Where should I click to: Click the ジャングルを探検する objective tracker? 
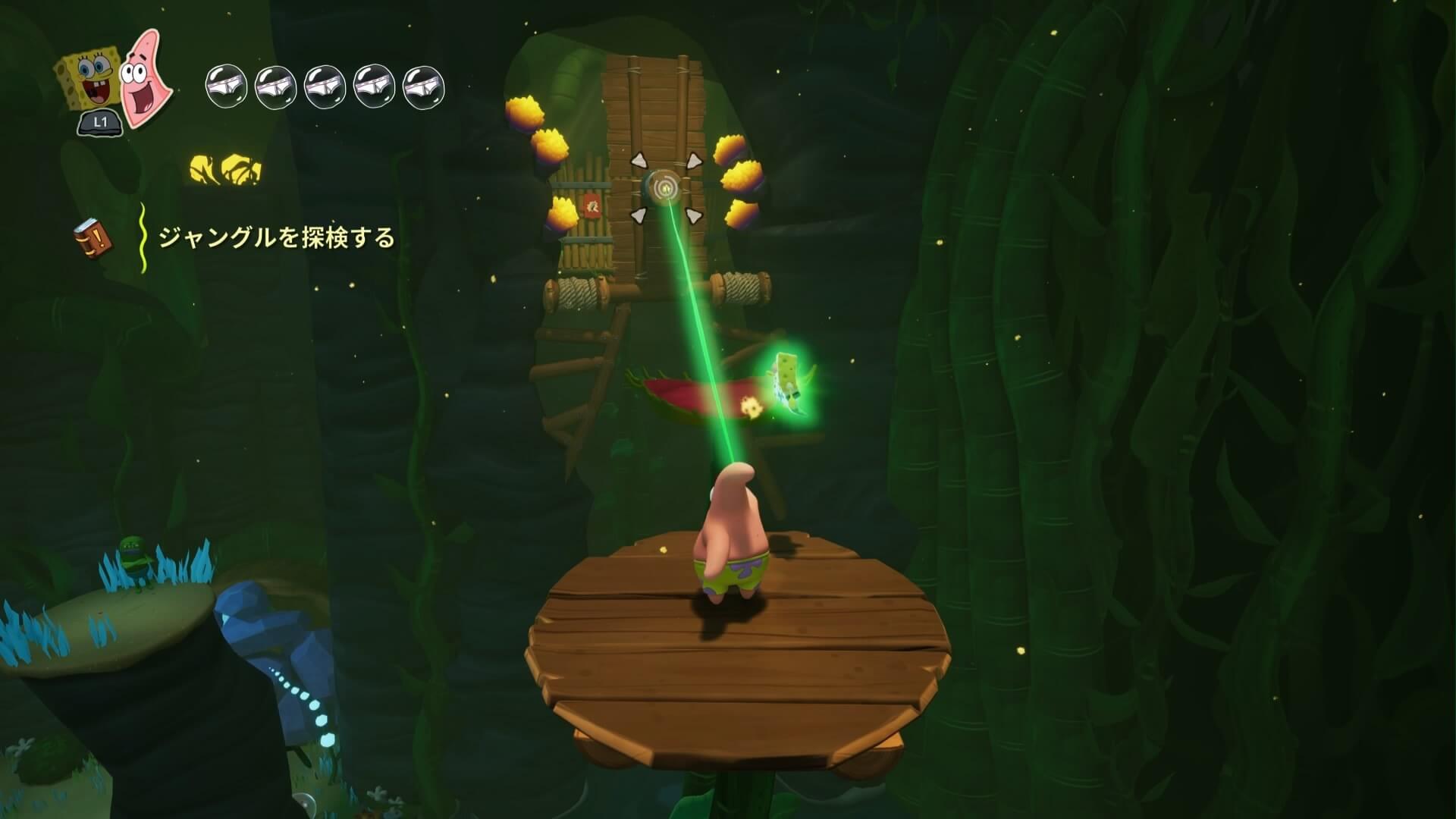pos(276,238)
